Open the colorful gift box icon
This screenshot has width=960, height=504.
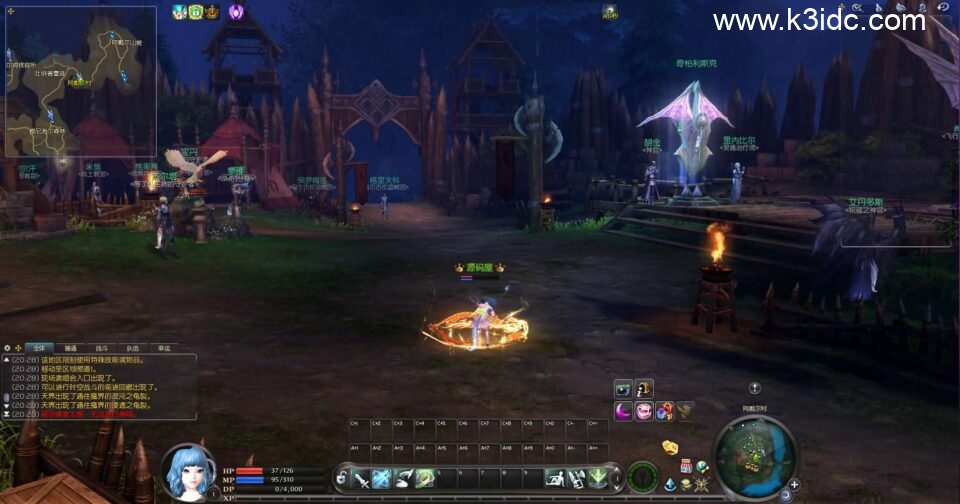coord(664,410)
